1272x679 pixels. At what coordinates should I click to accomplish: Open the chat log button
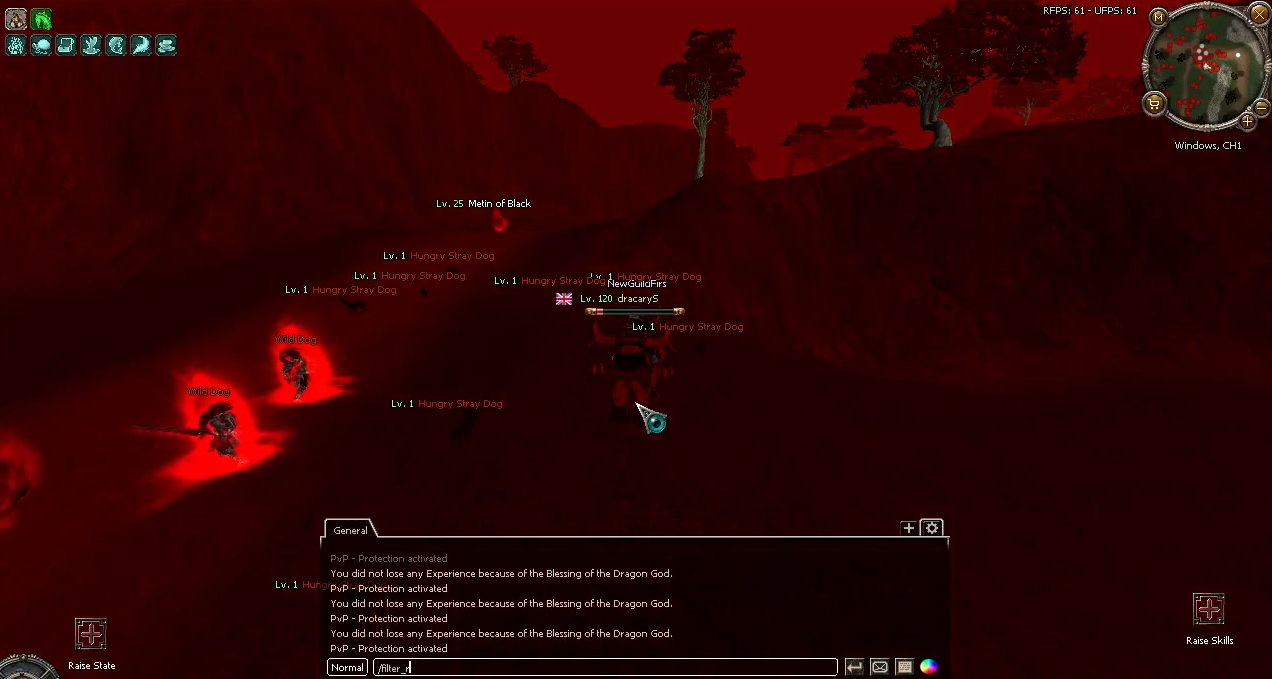click(904, 667)
